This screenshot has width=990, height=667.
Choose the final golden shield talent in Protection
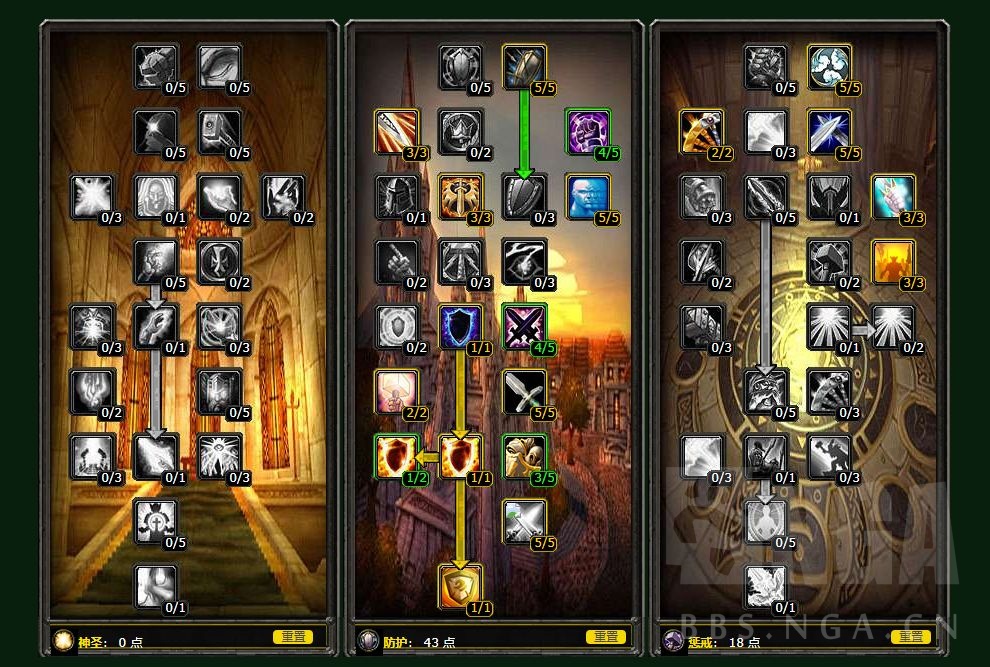pos(460,586)
